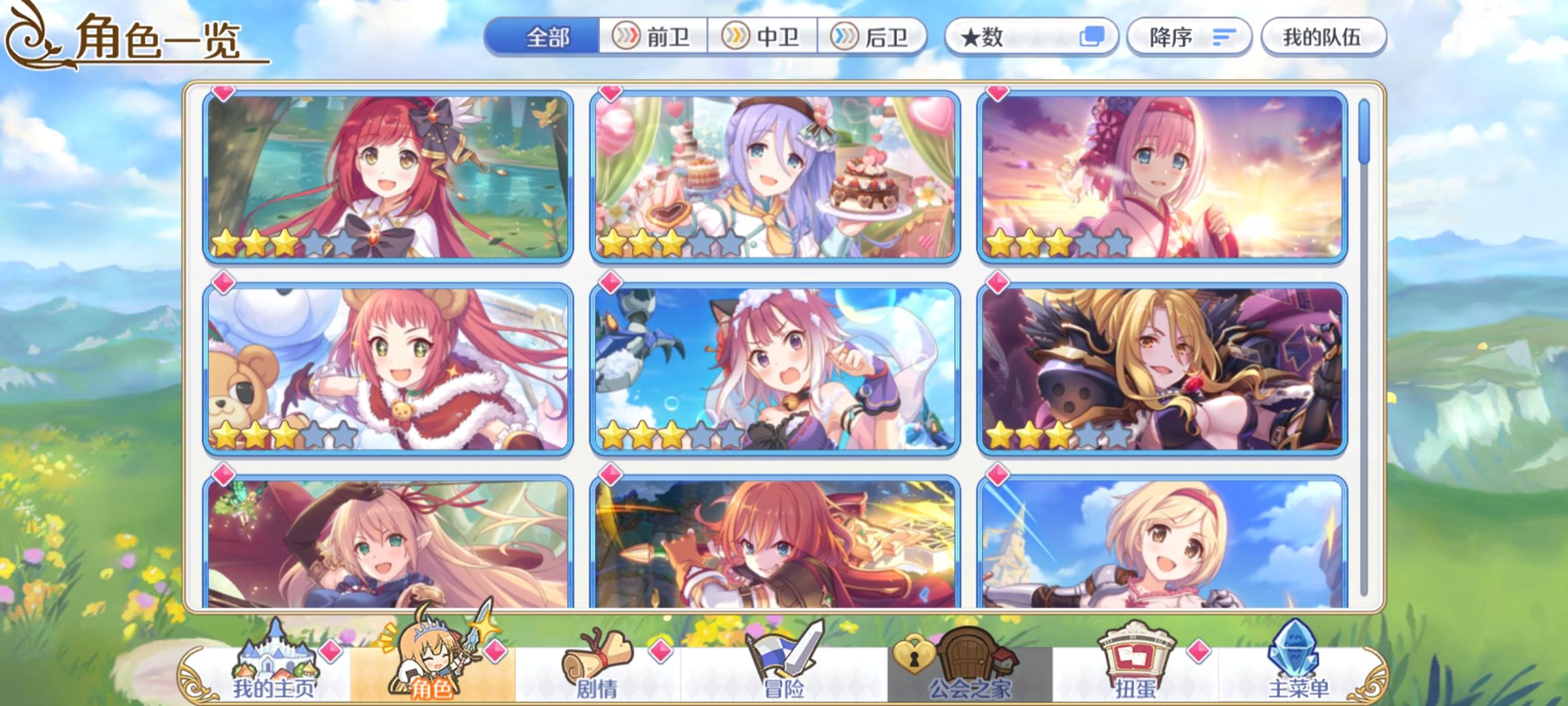Click the pink gem marker on the cake character card
Screen dimensions: 1568x706
[609, 95]
